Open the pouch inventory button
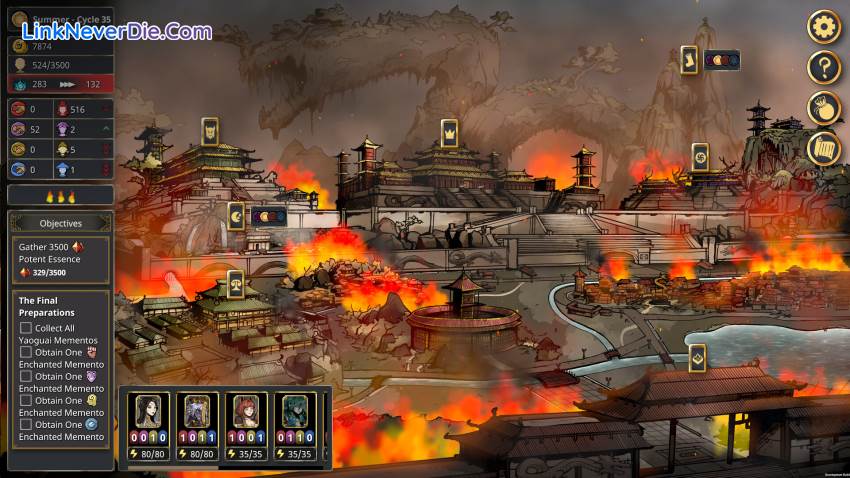 [823, 108]
